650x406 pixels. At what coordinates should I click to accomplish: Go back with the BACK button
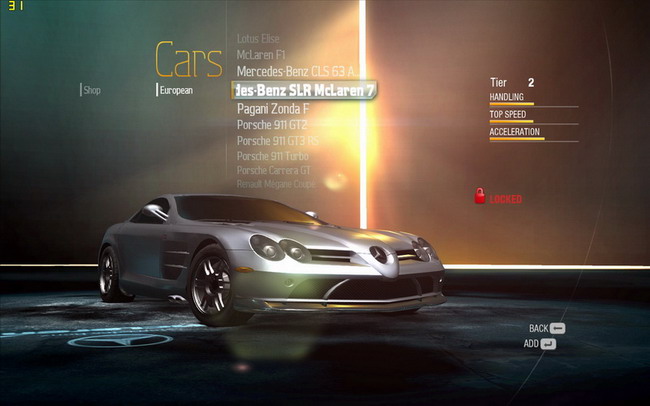[547, 328]
